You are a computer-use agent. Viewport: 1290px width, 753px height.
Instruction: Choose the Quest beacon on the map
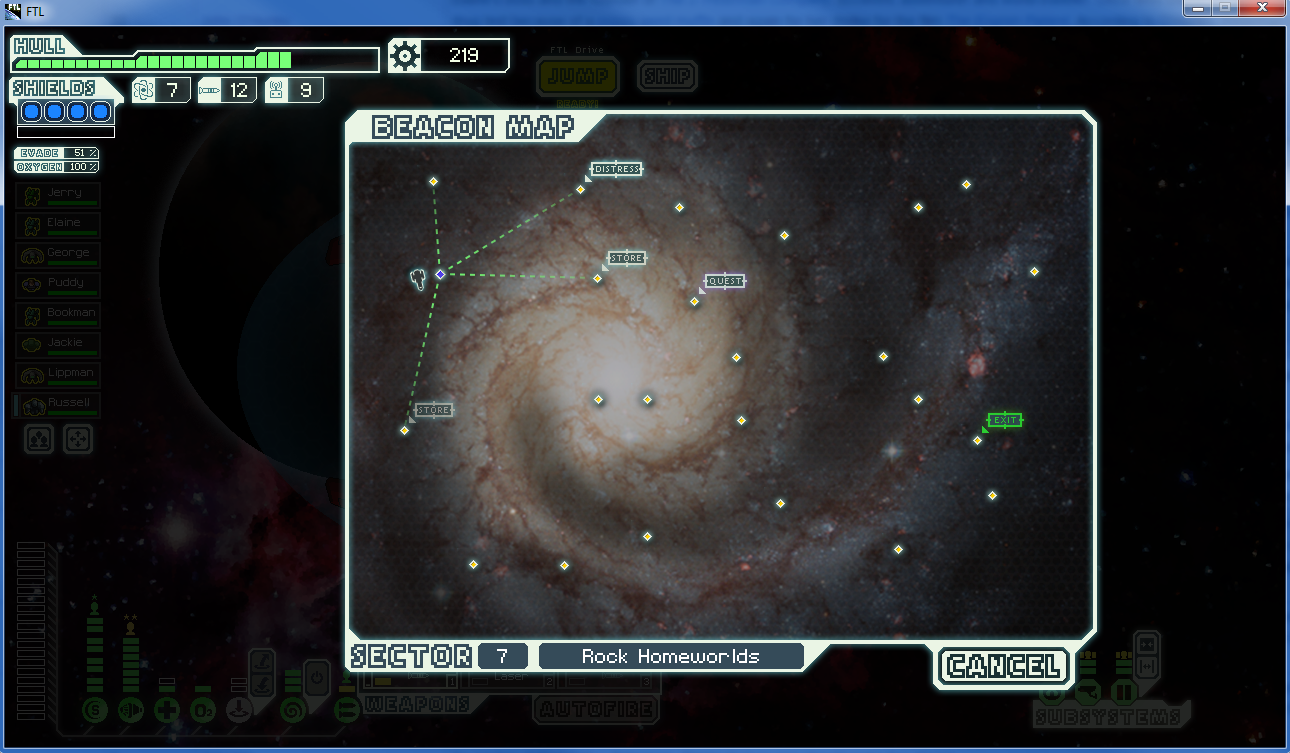point(695,301)
